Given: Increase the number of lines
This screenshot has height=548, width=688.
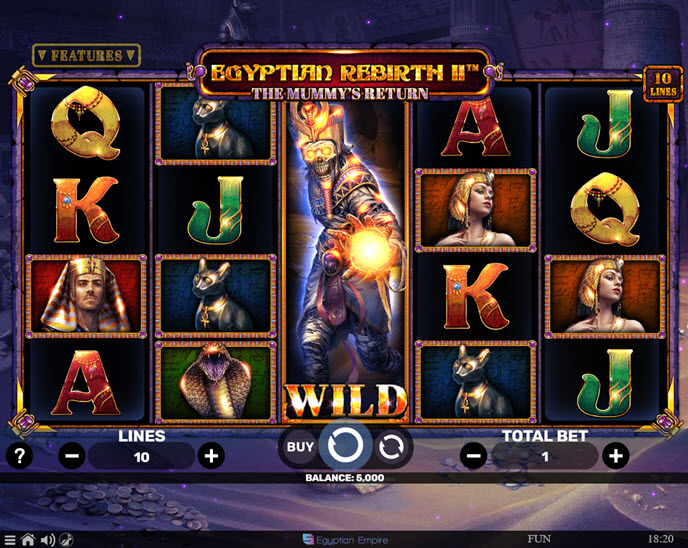Looking at the screenshot, I should (x=211, y=457).
